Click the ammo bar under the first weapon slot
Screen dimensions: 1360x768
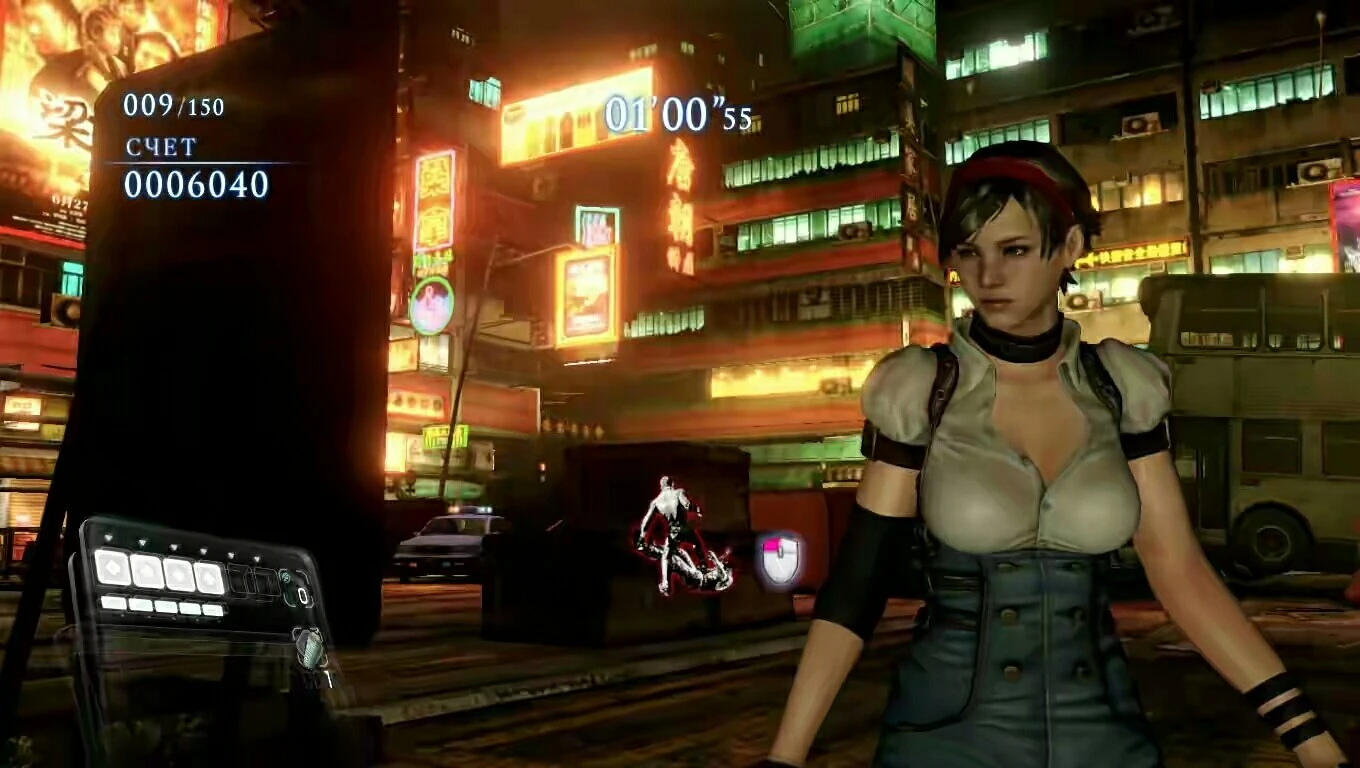[112, 603]
